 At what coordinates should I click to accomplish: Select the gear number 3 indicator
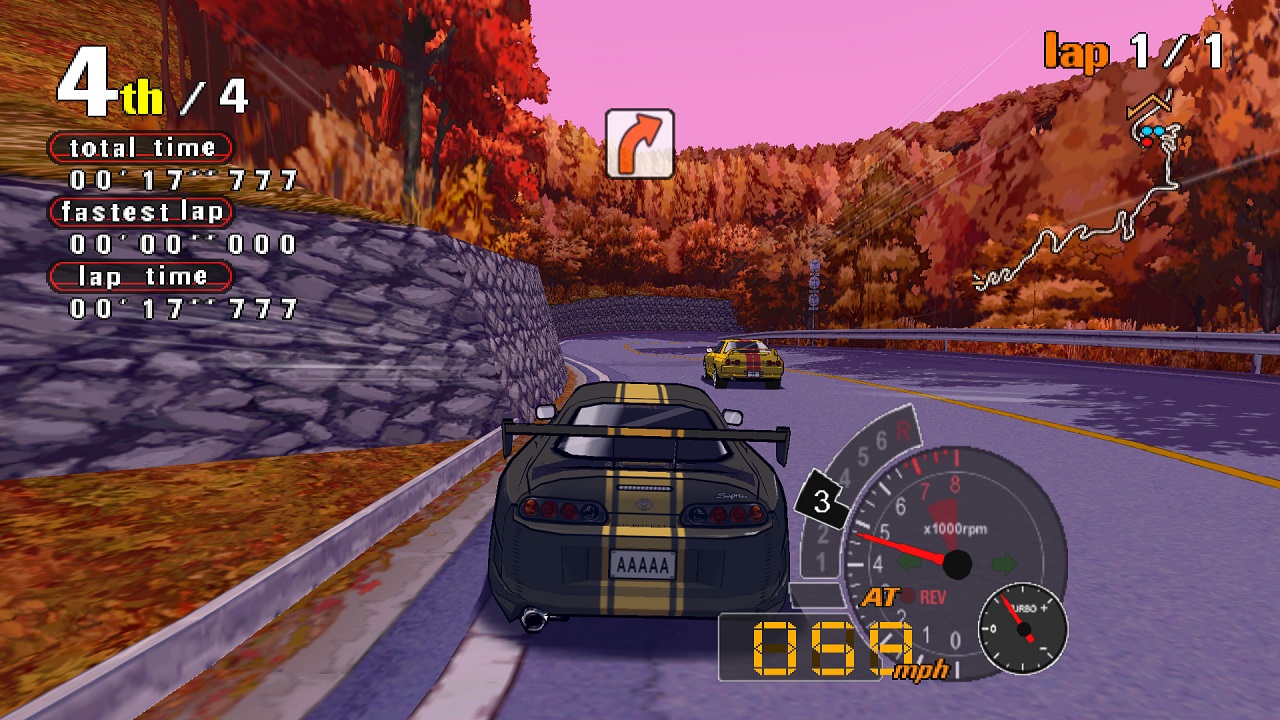click(x=822, y=501)
